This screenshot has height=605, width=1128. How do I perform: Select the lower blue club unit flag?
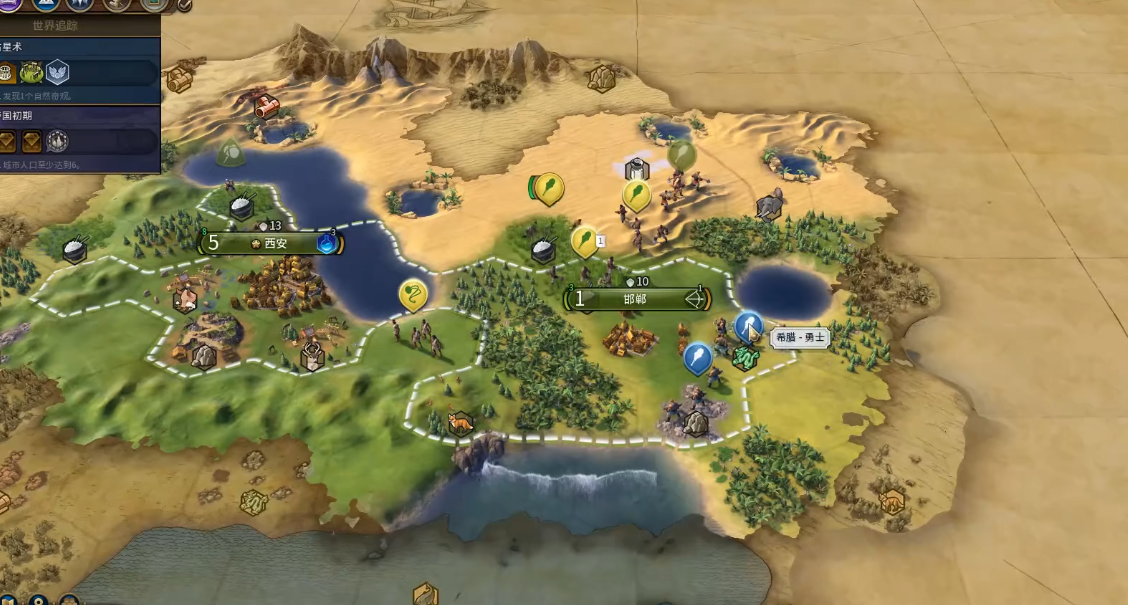click(697, 356)
